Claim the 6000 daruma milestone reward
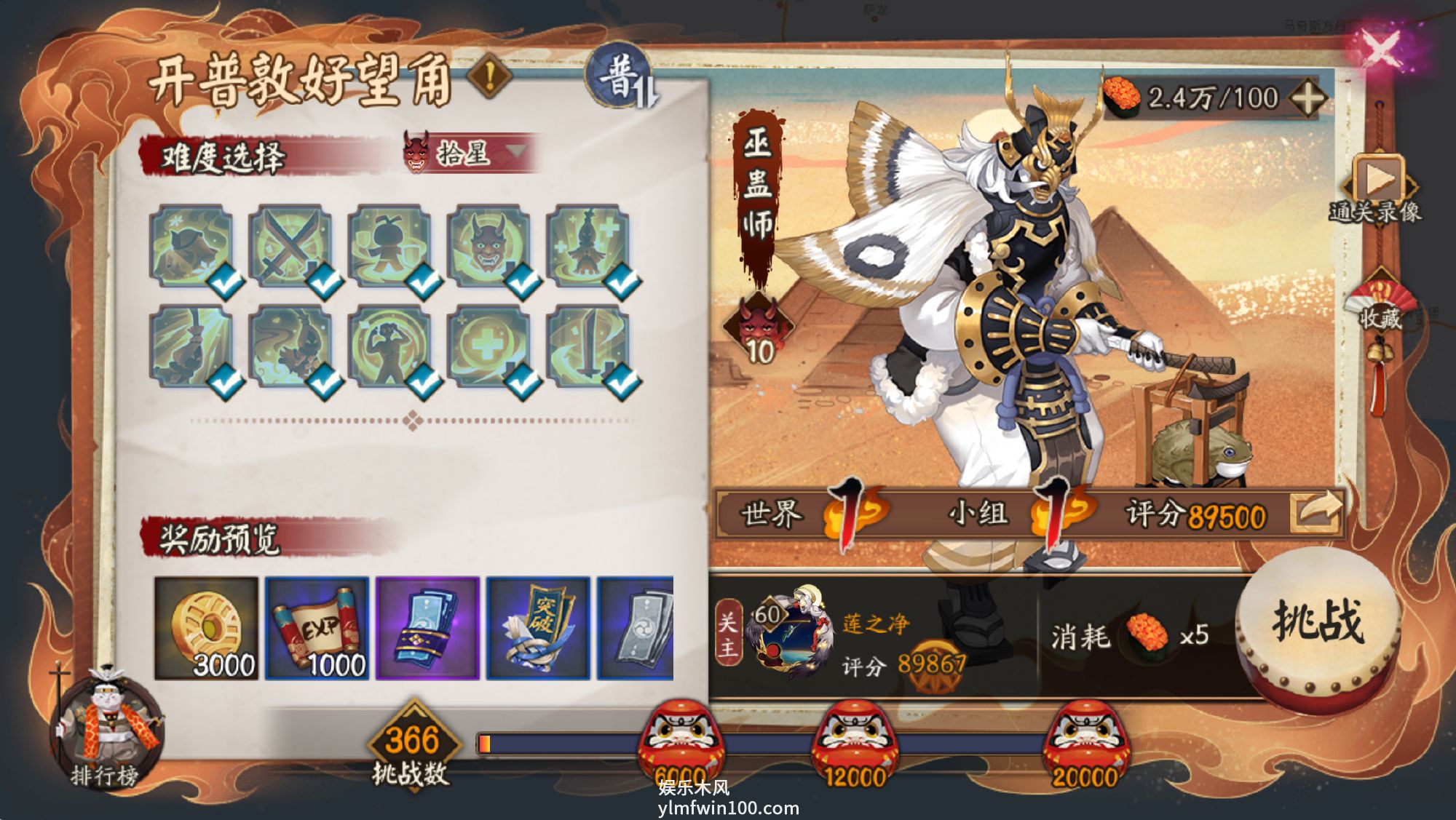Screen dimensions: 1456x820 coord(681,742)
